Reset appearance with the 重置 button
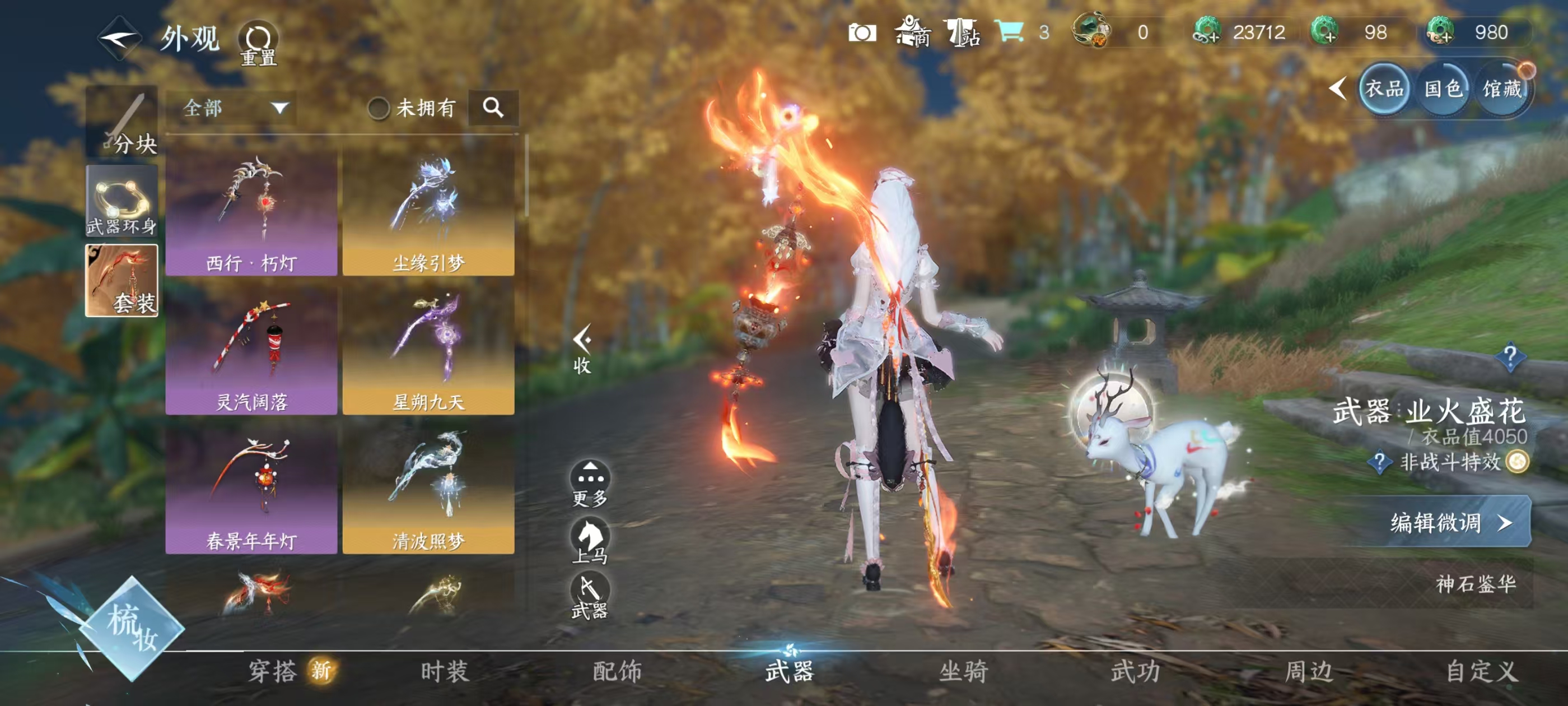1568x706 pixels. (x=258, y=43)
